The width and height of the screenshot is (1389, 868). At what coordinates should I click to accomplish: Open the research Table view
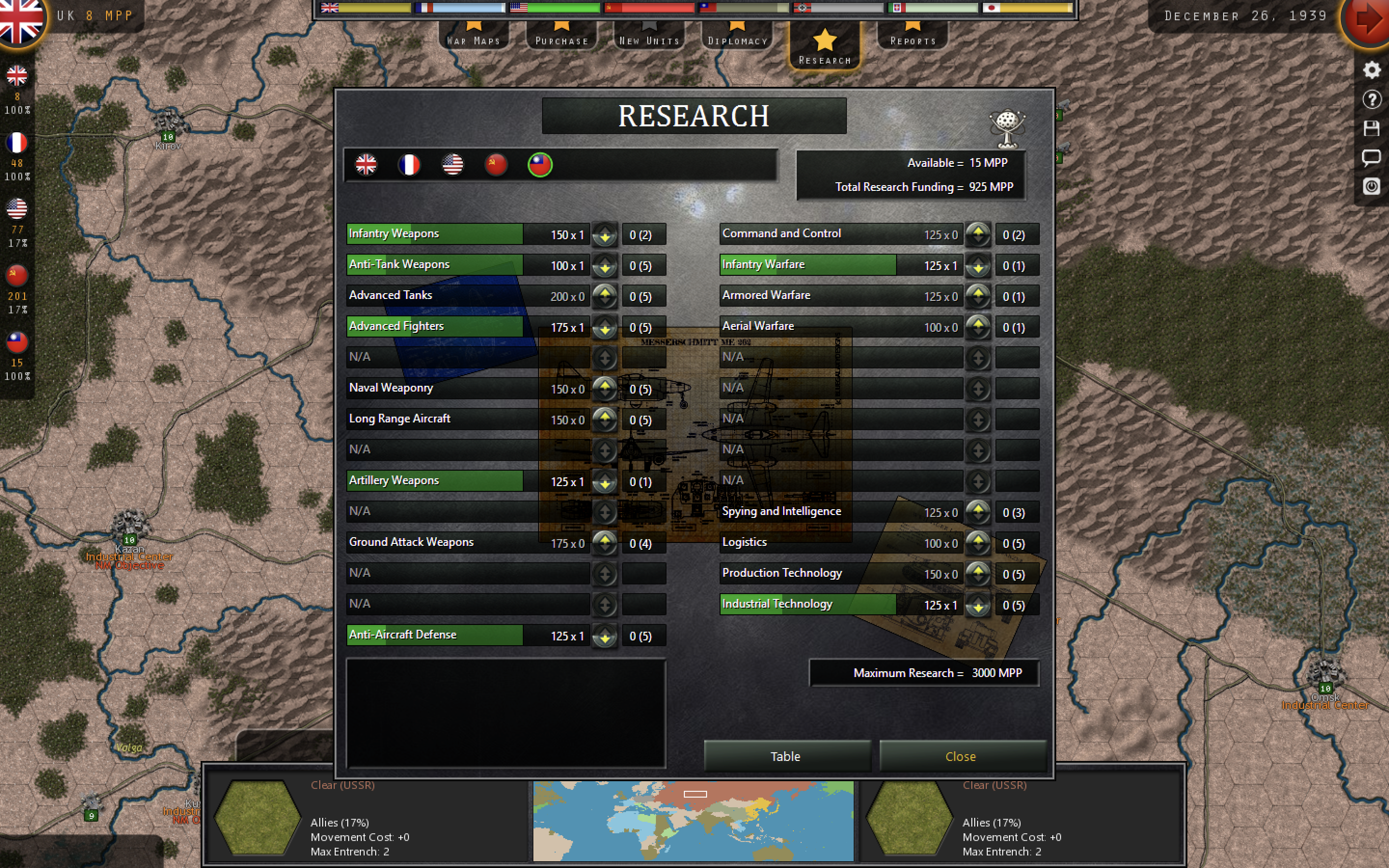click(786, 756)
